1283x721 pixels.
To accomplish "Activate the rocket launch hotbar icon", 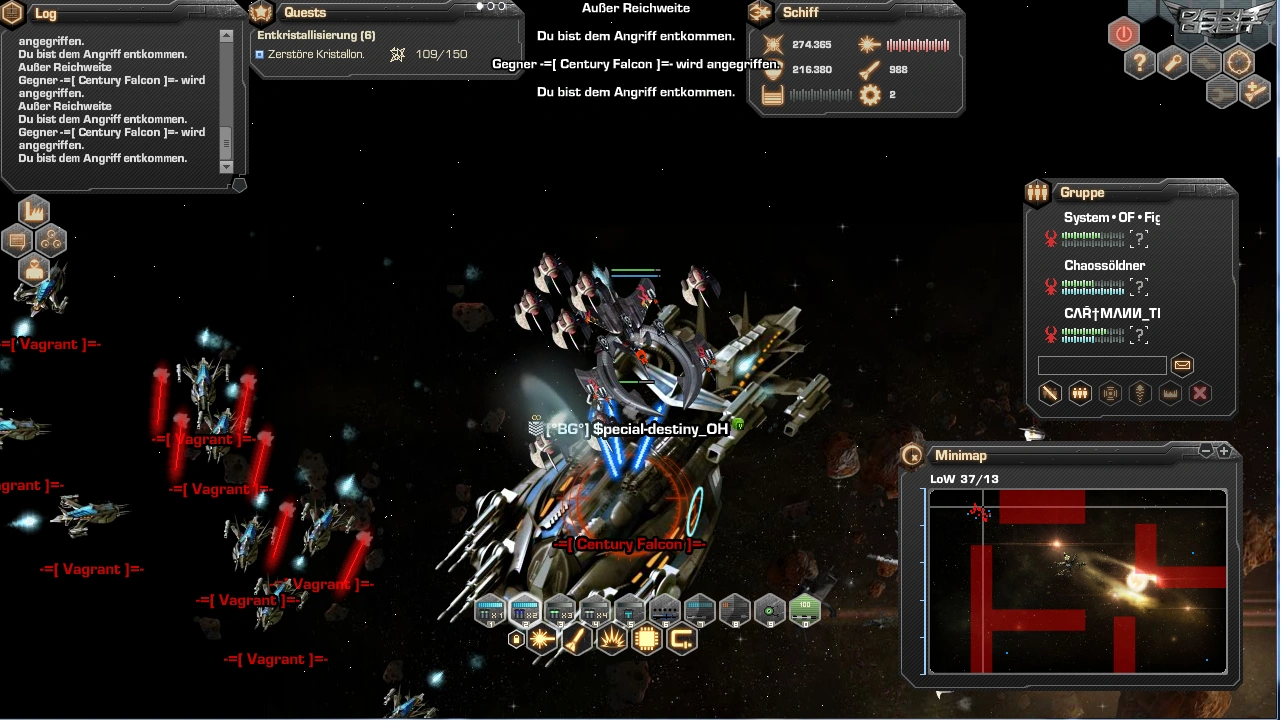I will [576, 639].
